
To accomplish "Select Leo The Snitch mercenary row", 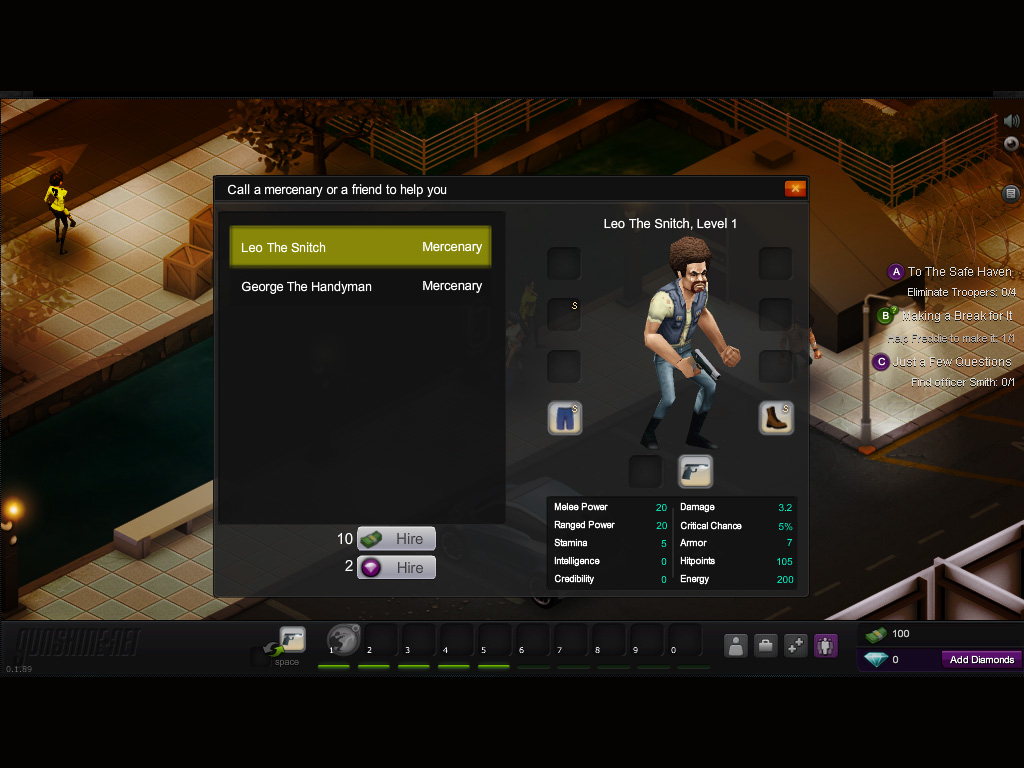I will tap(360, 247).
